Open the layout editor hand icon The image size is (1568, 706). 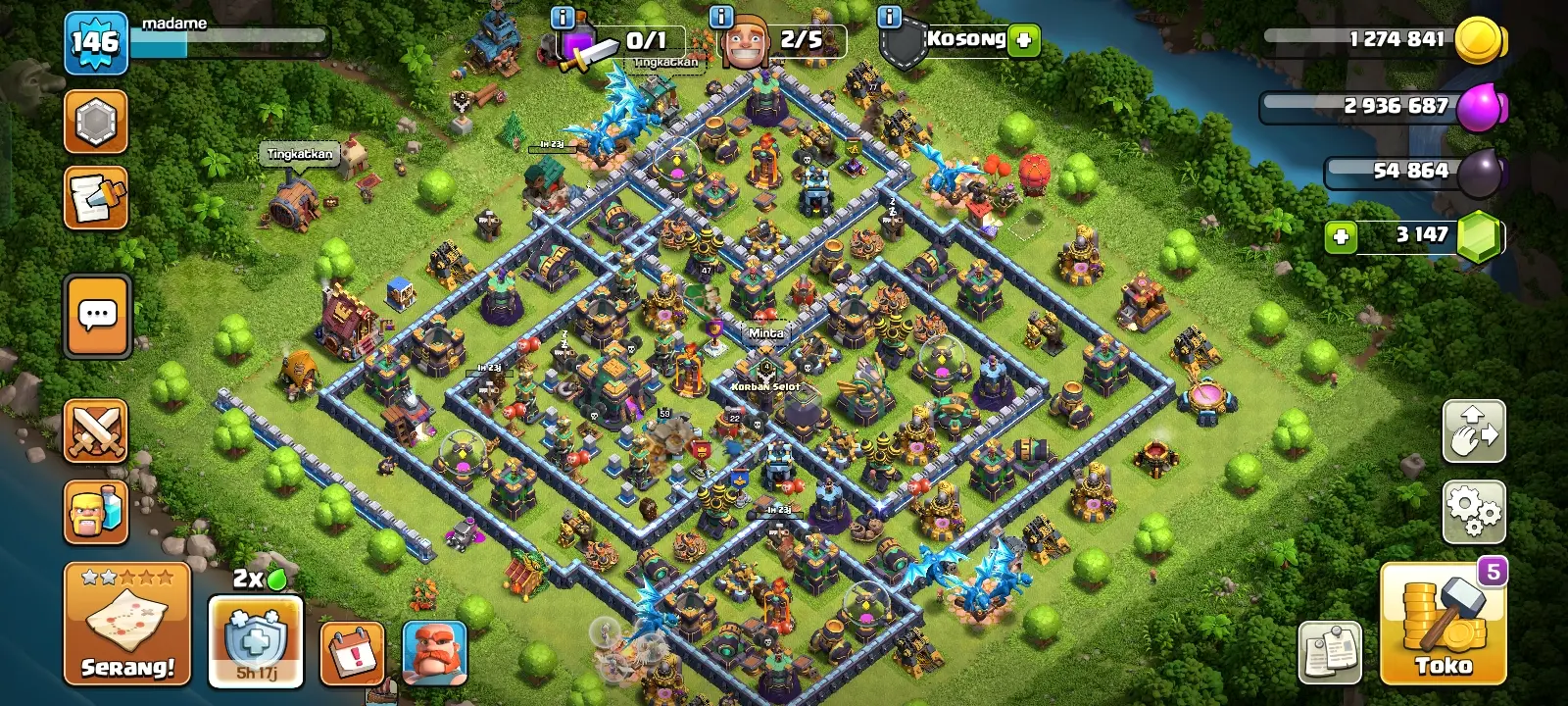1474,430
